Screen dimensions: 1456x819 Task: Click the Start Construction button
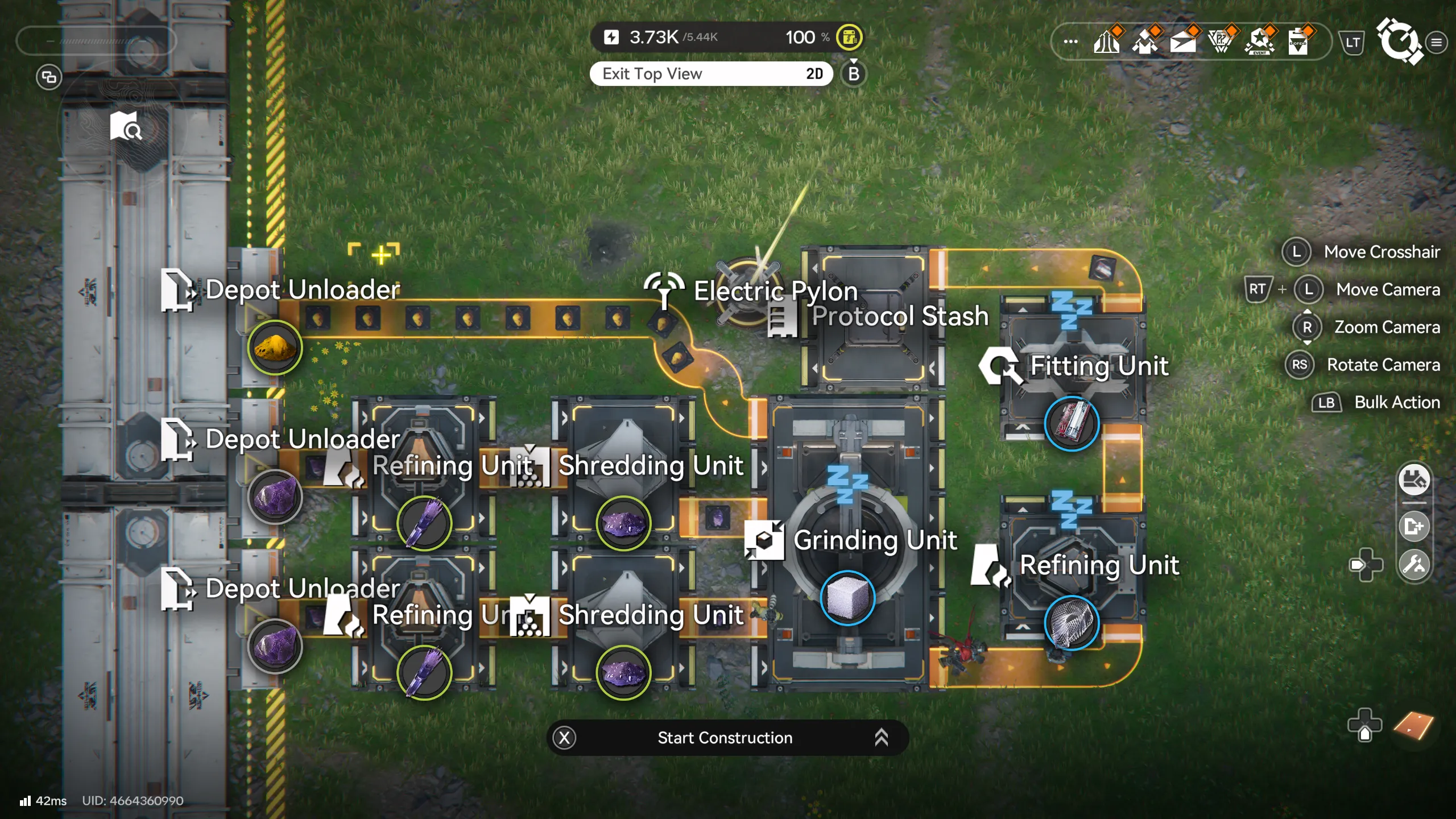click(x=726, y=738)
